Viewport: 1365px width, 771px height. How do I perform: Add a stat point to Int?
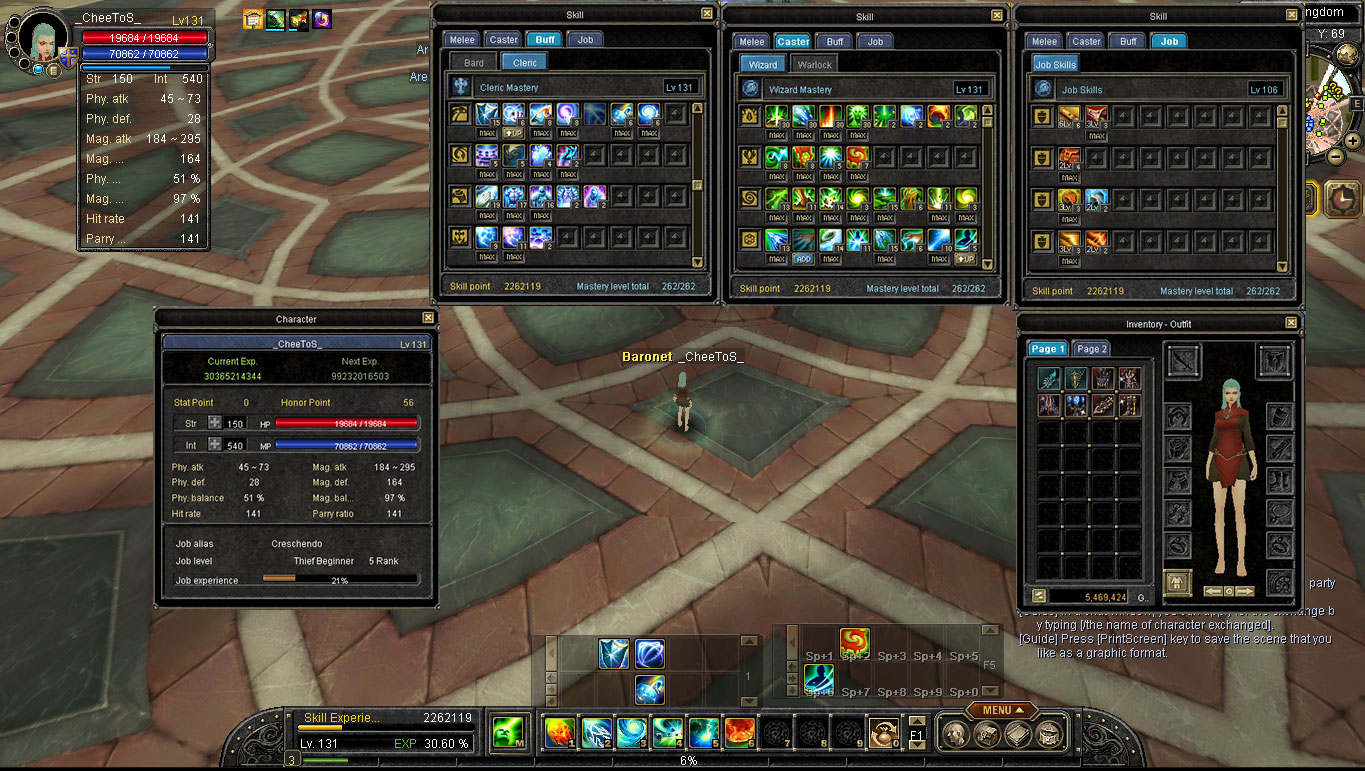[214, 445]
